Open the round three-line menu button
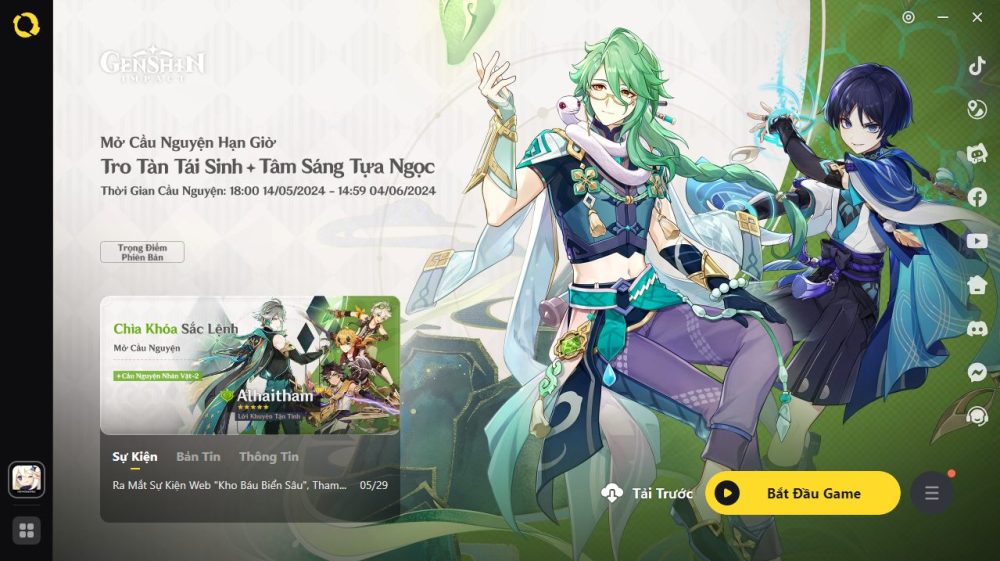 [931, 493]
